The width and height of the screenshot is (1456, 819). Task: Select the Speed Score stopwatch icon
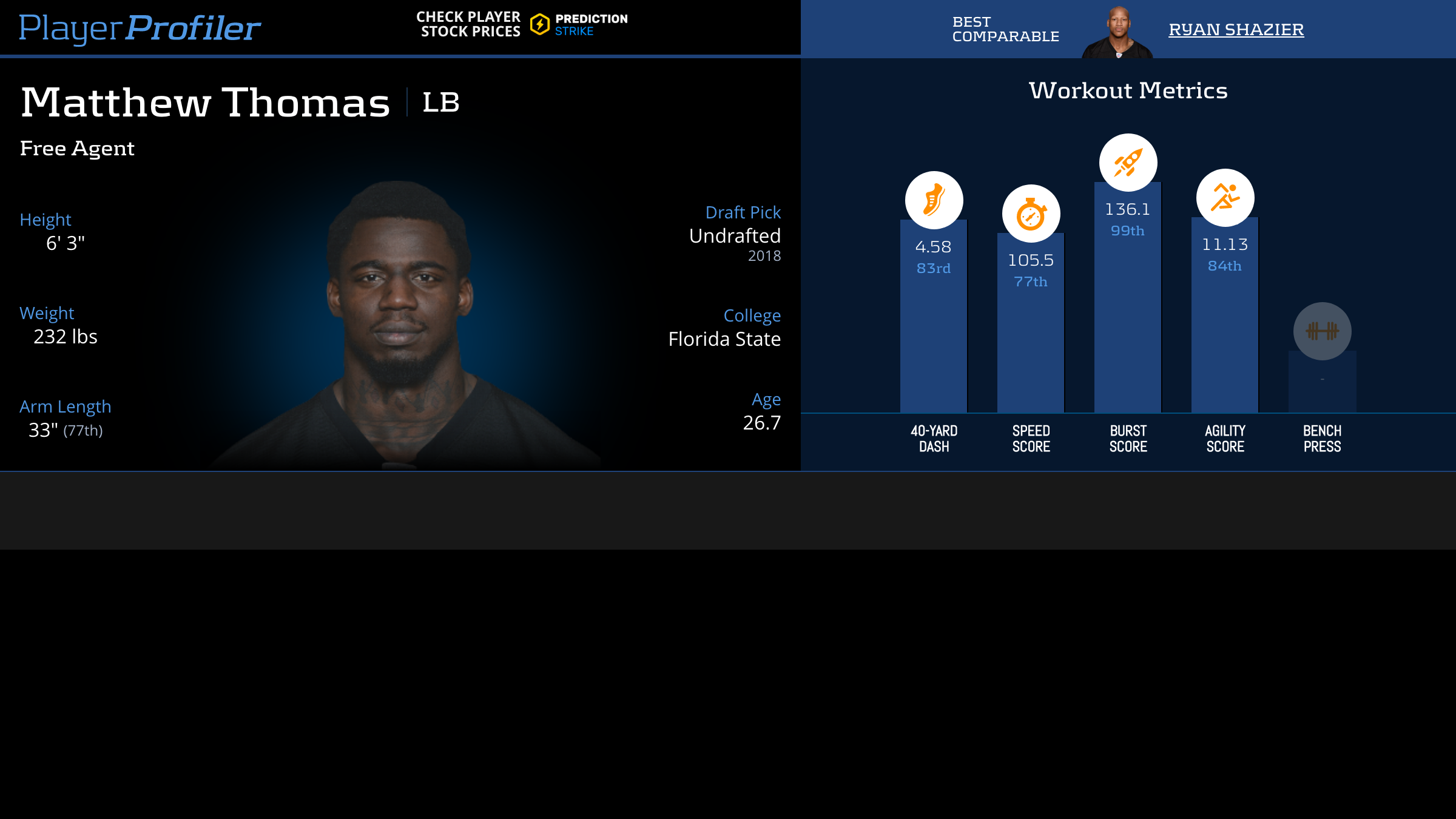point(1031,214)
